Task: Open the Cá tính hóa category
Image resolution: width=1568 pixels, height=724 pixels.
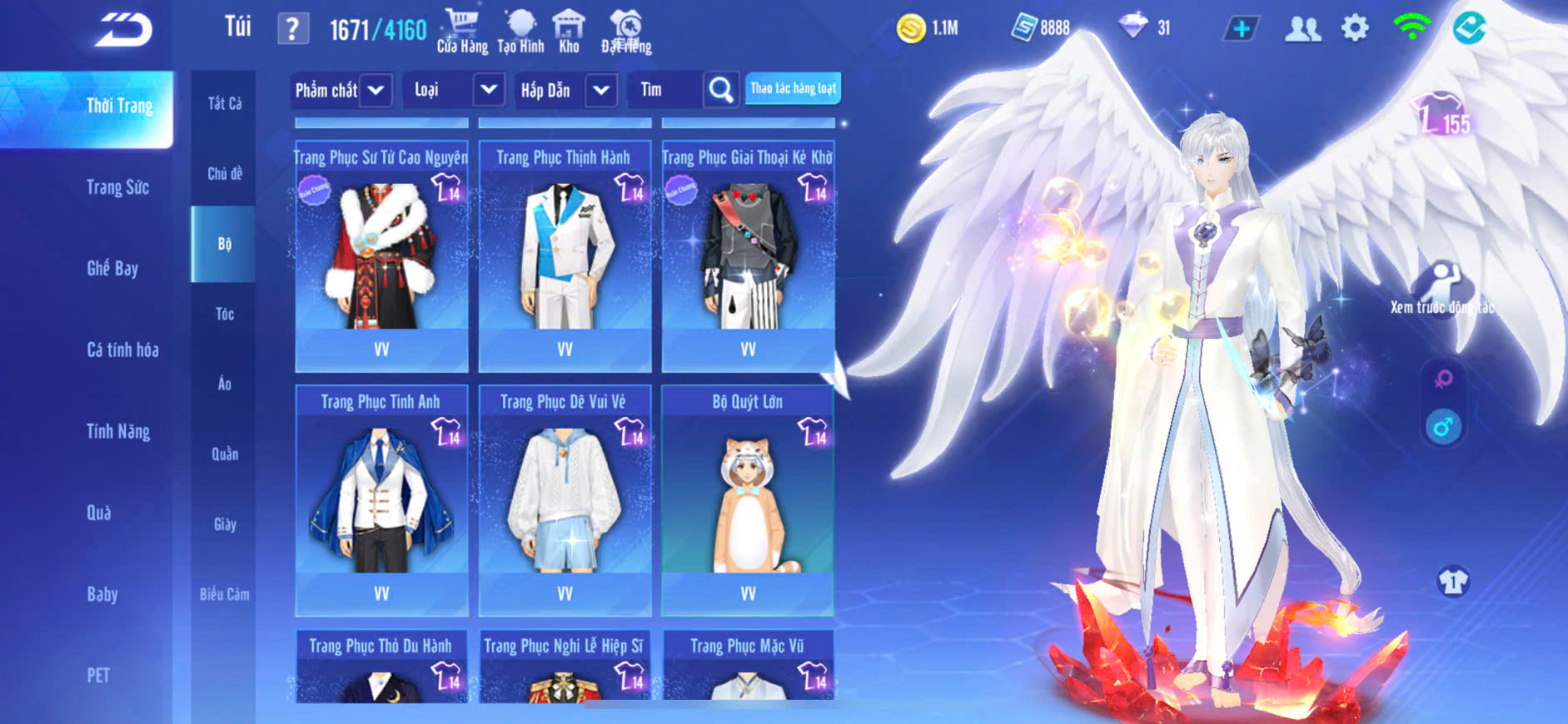Action: (122, 350)
